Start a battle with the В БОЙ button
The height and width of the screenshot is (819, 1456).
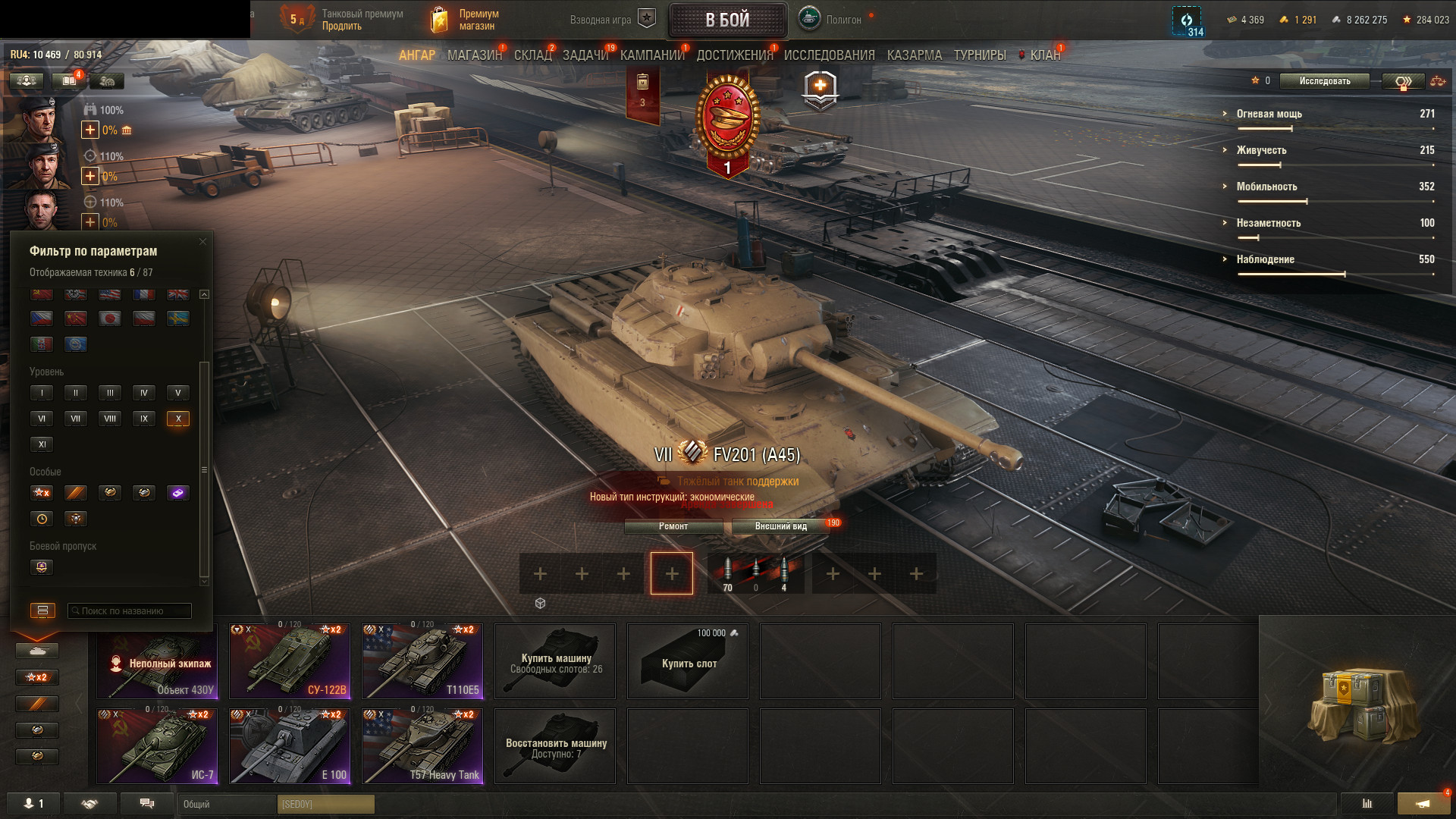[x=726, y=20]
